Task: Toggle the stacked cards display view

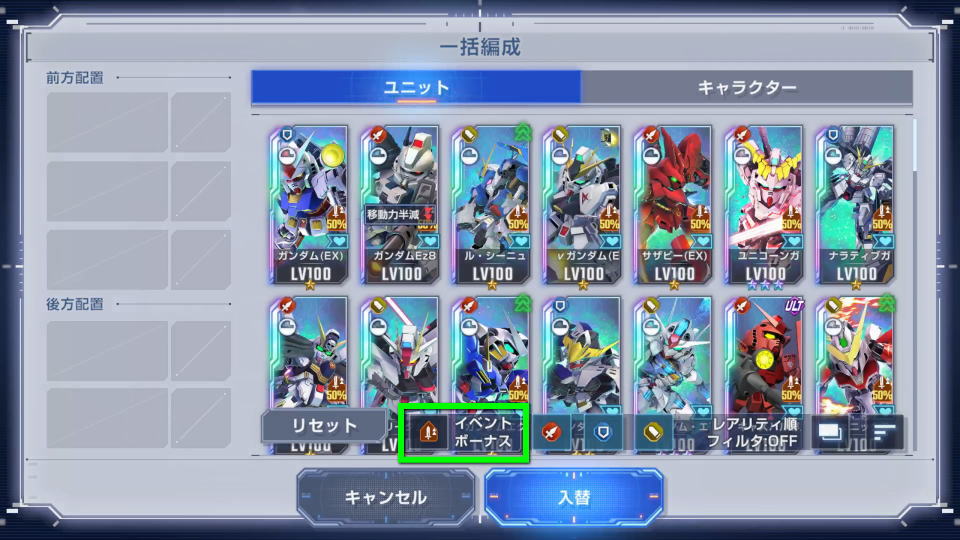Action: [830, 432]
